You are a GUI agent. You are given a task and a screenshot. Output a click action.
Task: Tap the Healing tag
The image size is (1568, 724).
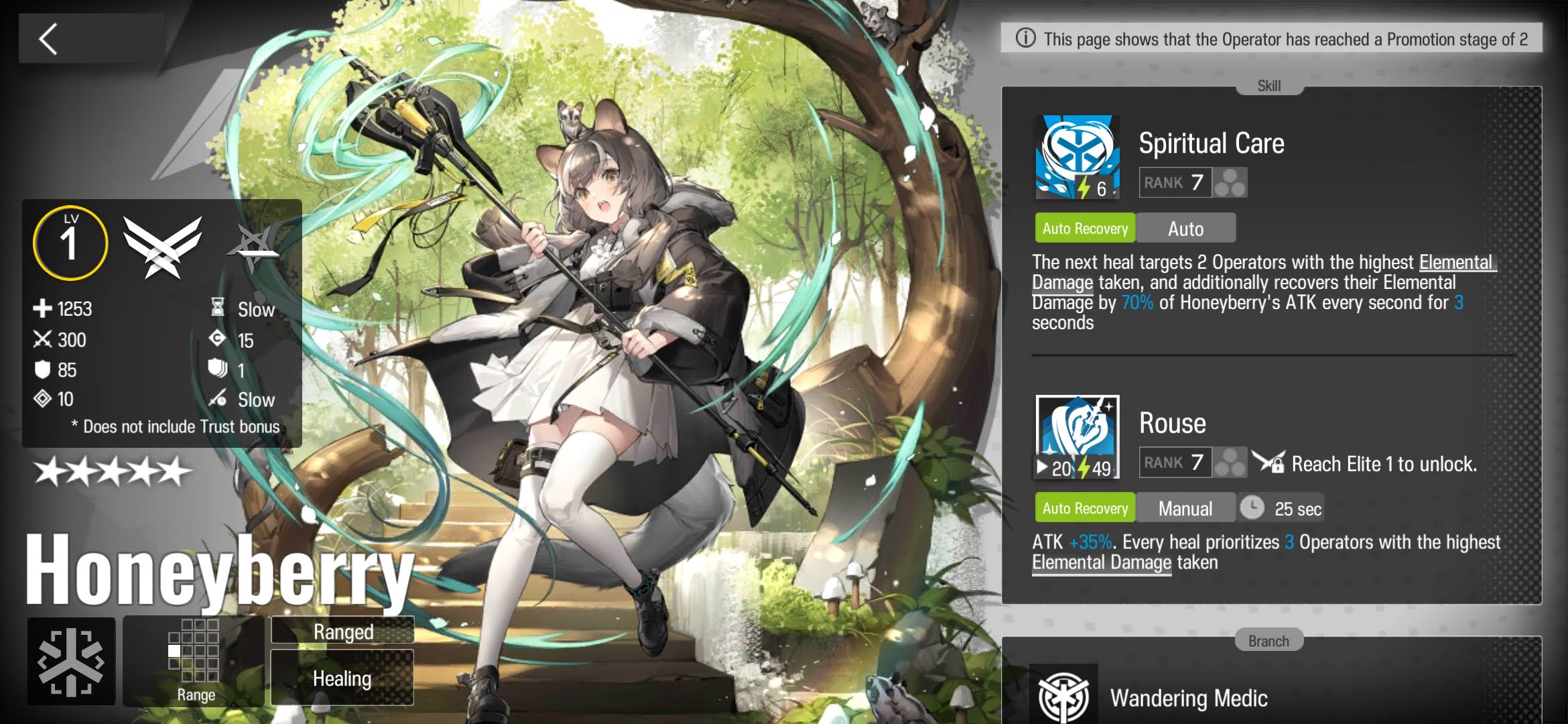pyautogui.click(x=342, y=678)
